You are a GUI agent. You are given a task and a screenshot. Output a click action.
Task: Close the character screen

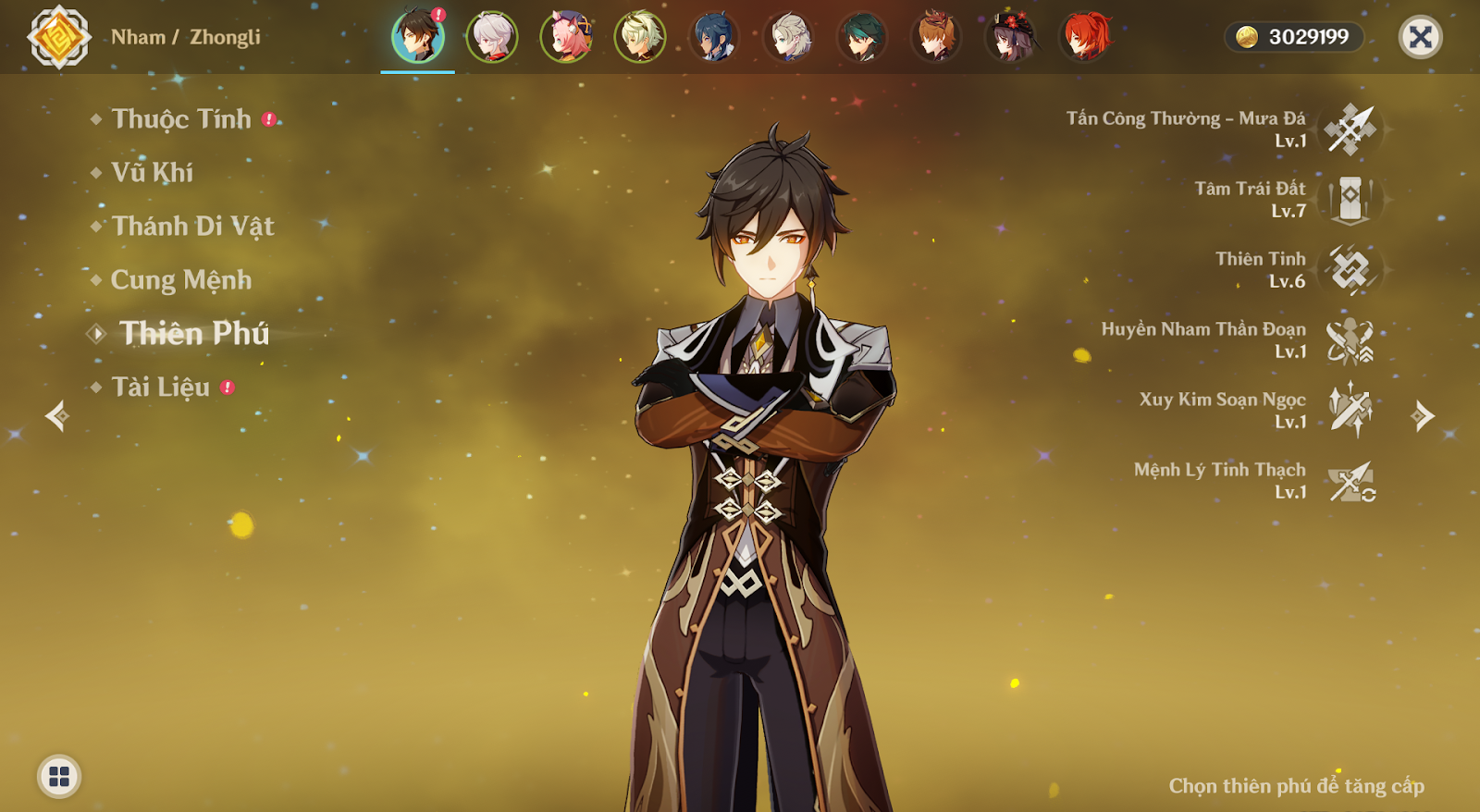[x=1420, y=37]
